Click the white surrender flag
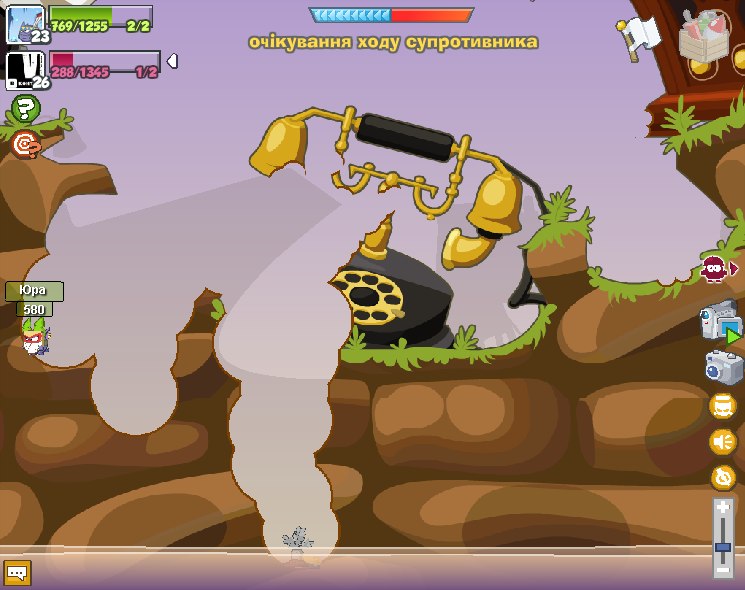 pyautogui.click(x=638, y=37)
